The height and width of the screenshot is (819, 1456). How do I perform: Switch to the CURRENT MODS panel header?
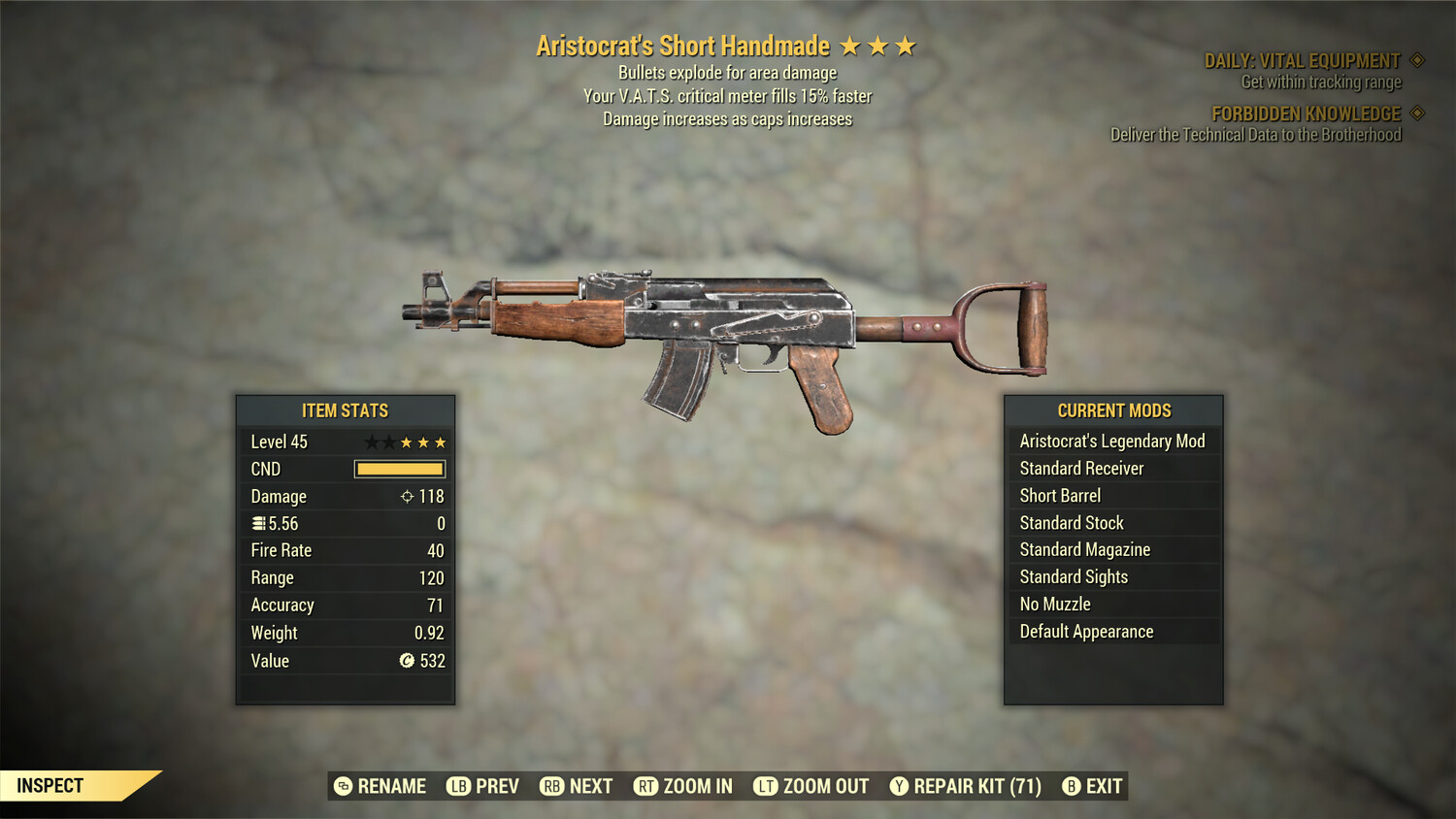pyautogui.click(x=1112, y=410)
